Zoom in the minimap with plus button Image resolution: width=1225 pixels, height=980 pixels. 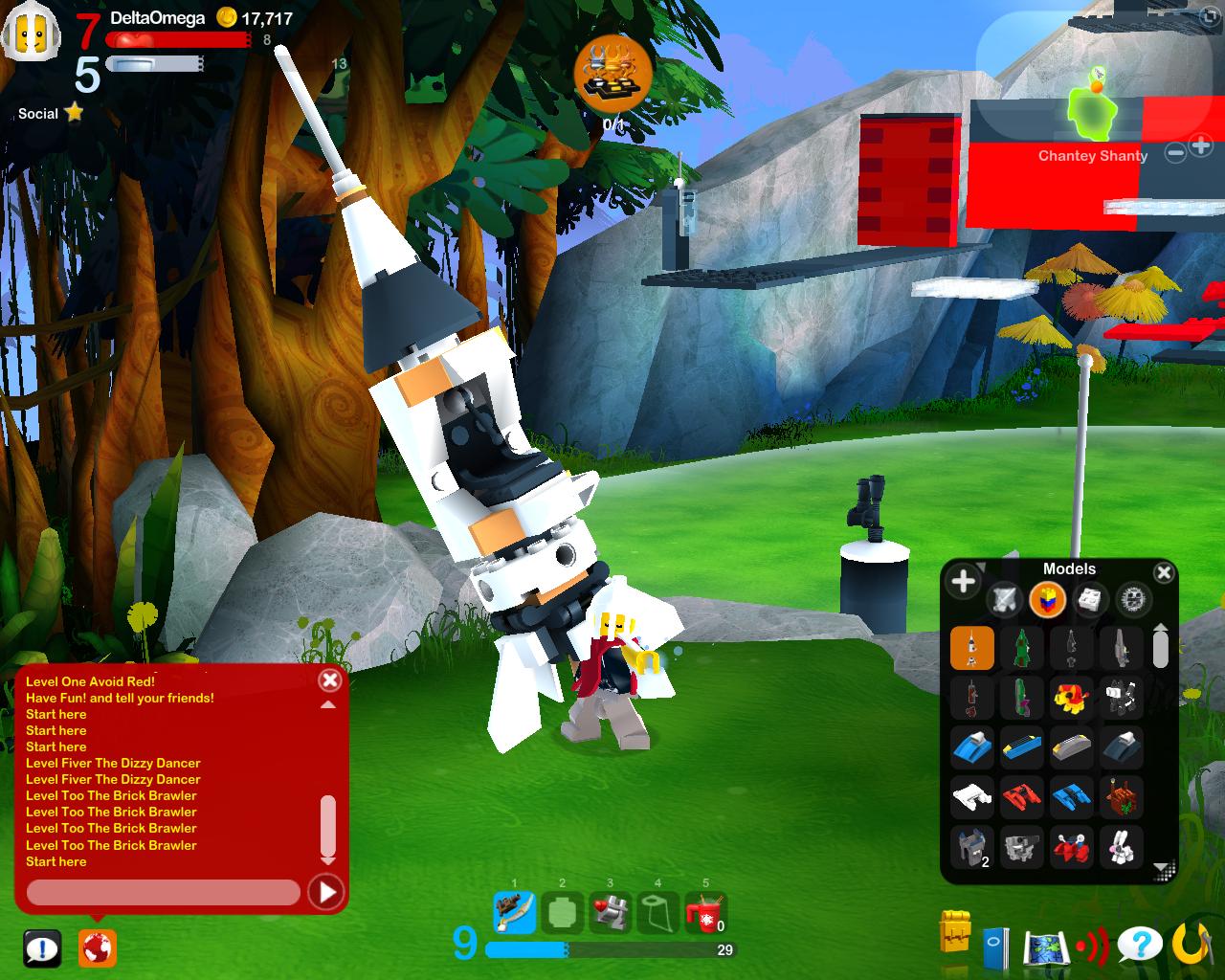tap(1201, 146)
